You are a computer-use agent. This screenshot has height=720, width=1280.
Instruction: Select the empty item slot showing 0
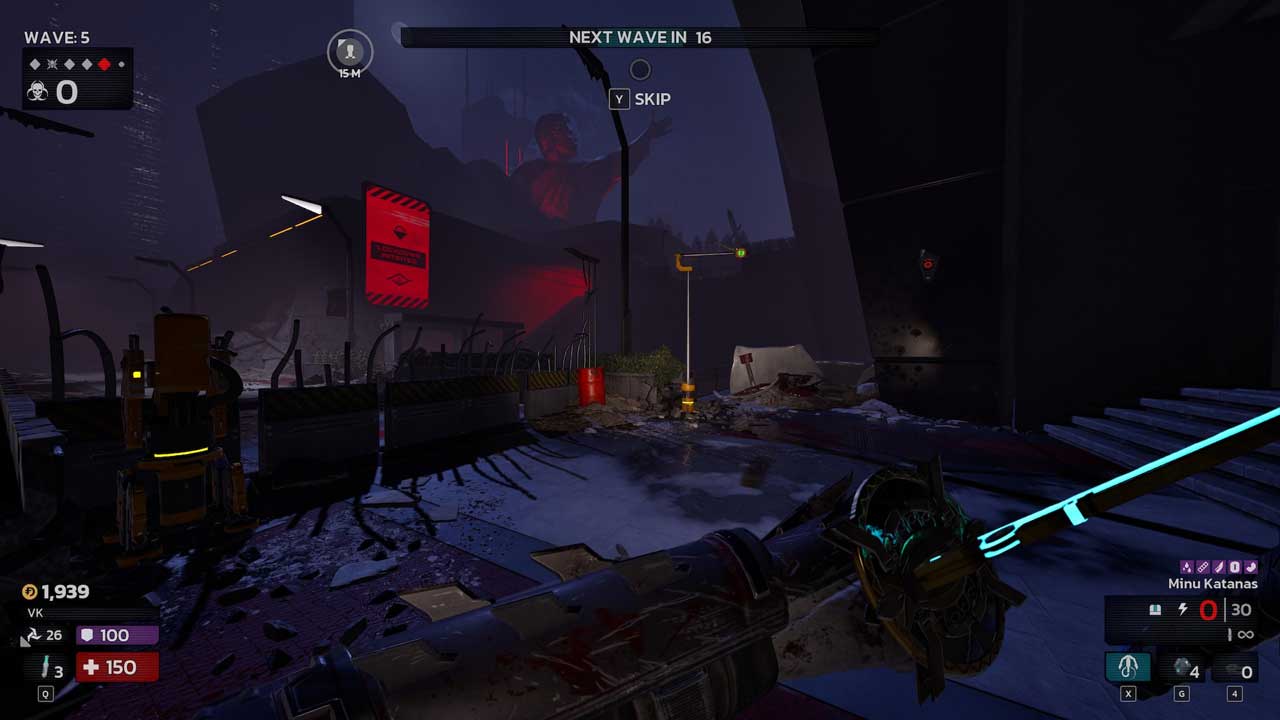tap(1236, 671)
